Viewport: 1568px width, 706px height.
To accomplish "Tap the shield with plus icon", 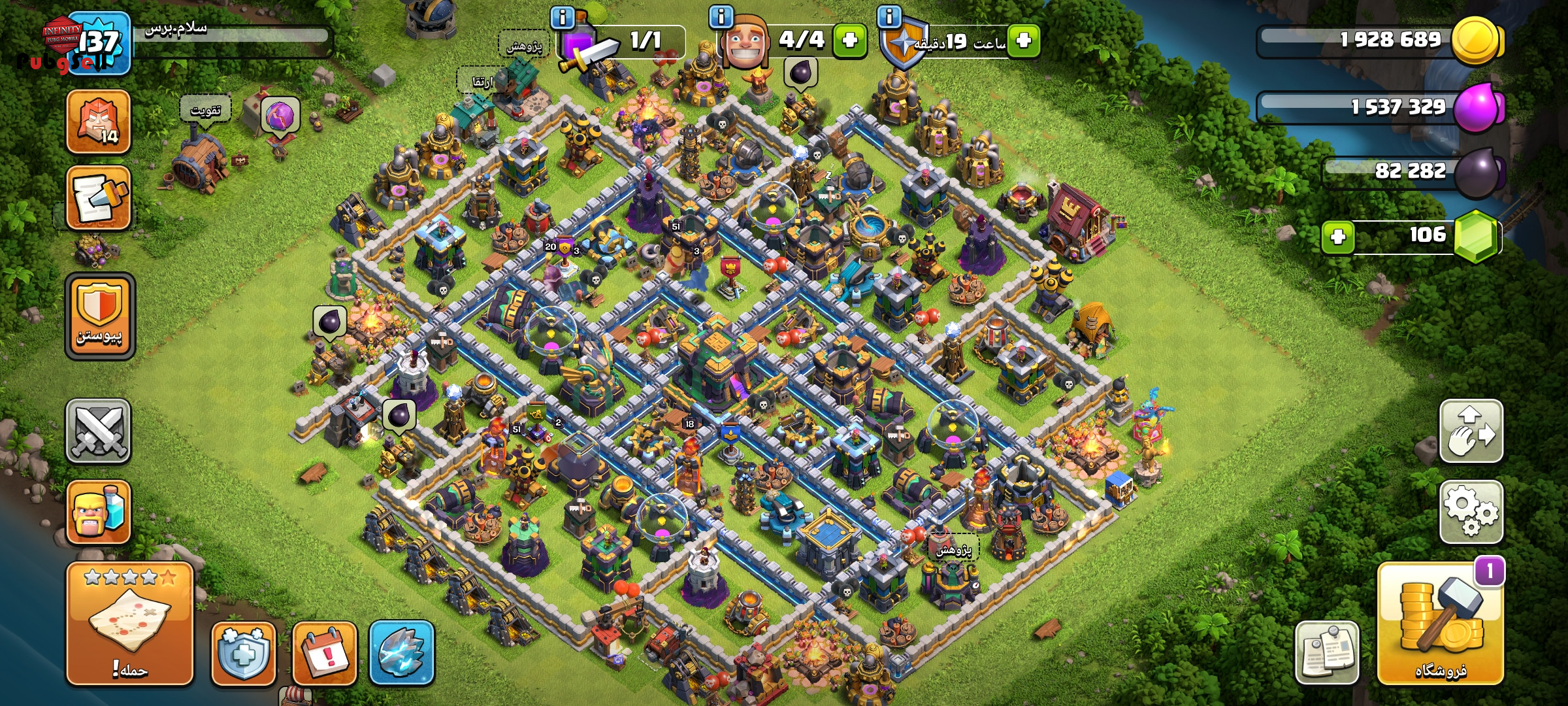I will click(243, 652).
